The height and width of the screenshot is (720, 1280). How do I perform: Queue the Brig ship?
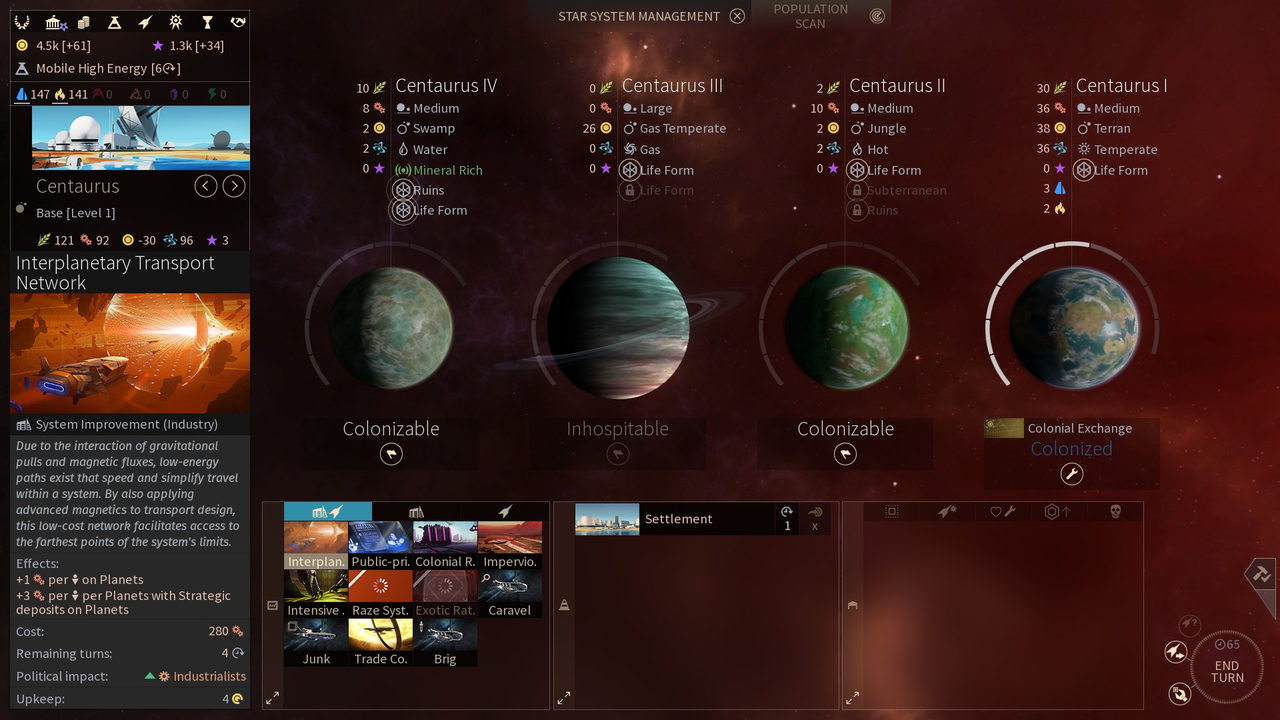coord(445,642)
